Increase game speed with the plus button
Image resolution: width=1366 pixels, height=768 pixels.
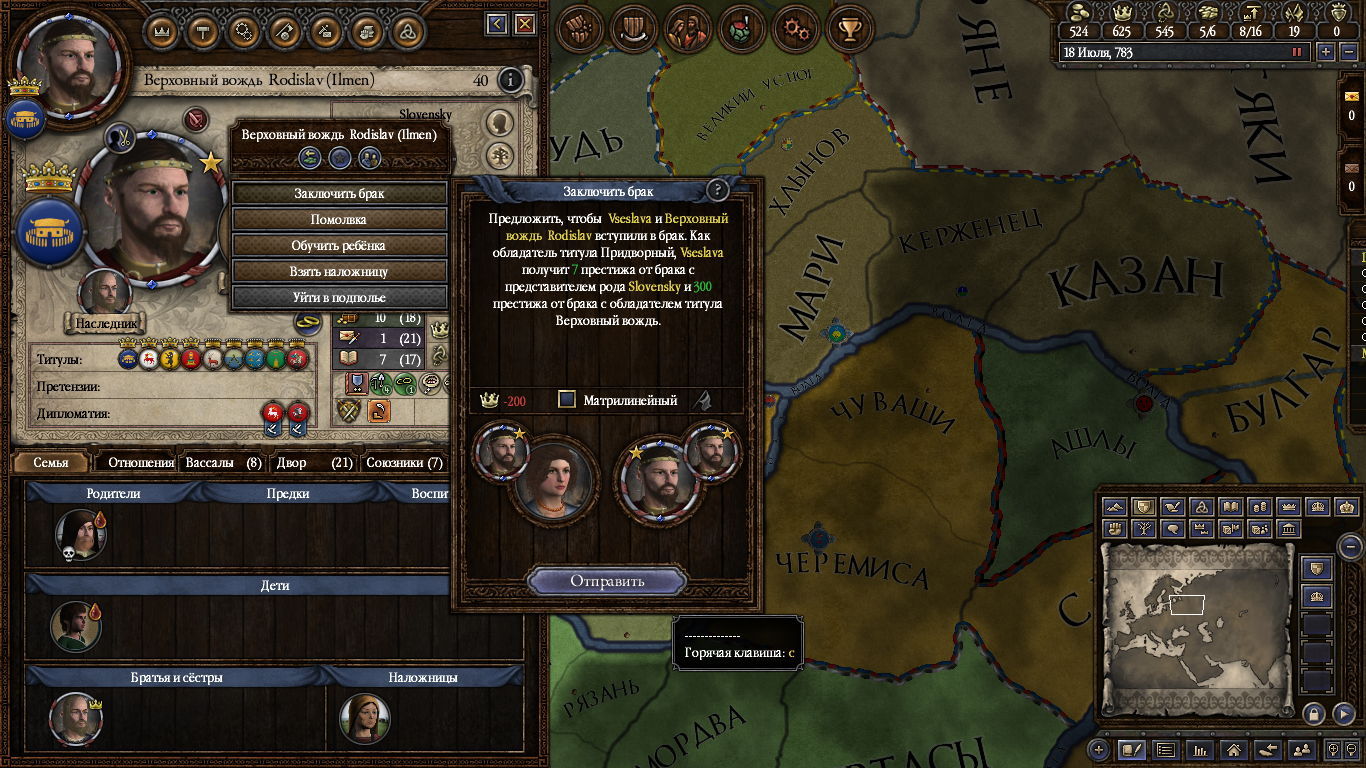click(x=1326, y=52)
